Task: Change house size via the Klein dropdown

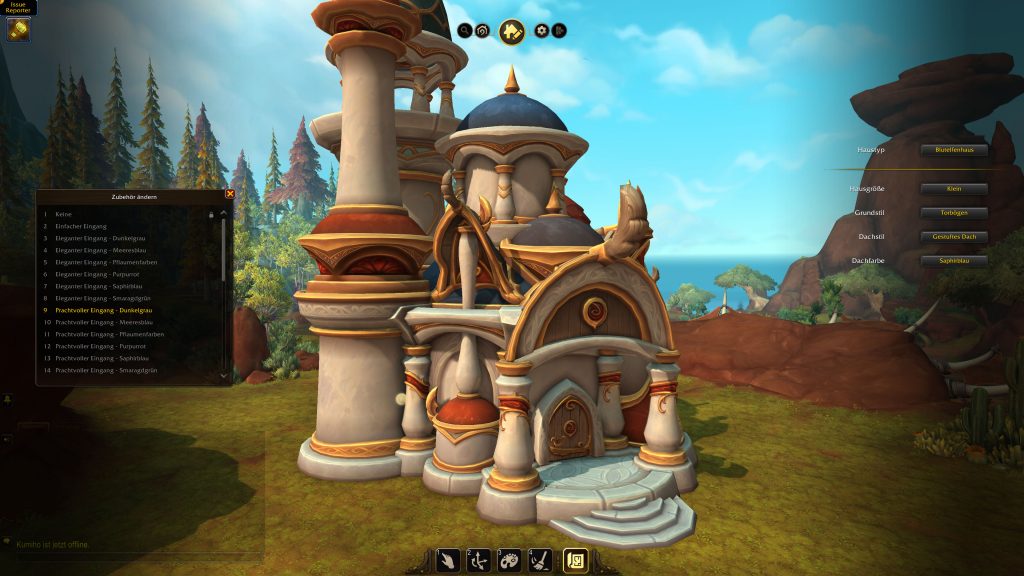Action: [x=954, y=189]
